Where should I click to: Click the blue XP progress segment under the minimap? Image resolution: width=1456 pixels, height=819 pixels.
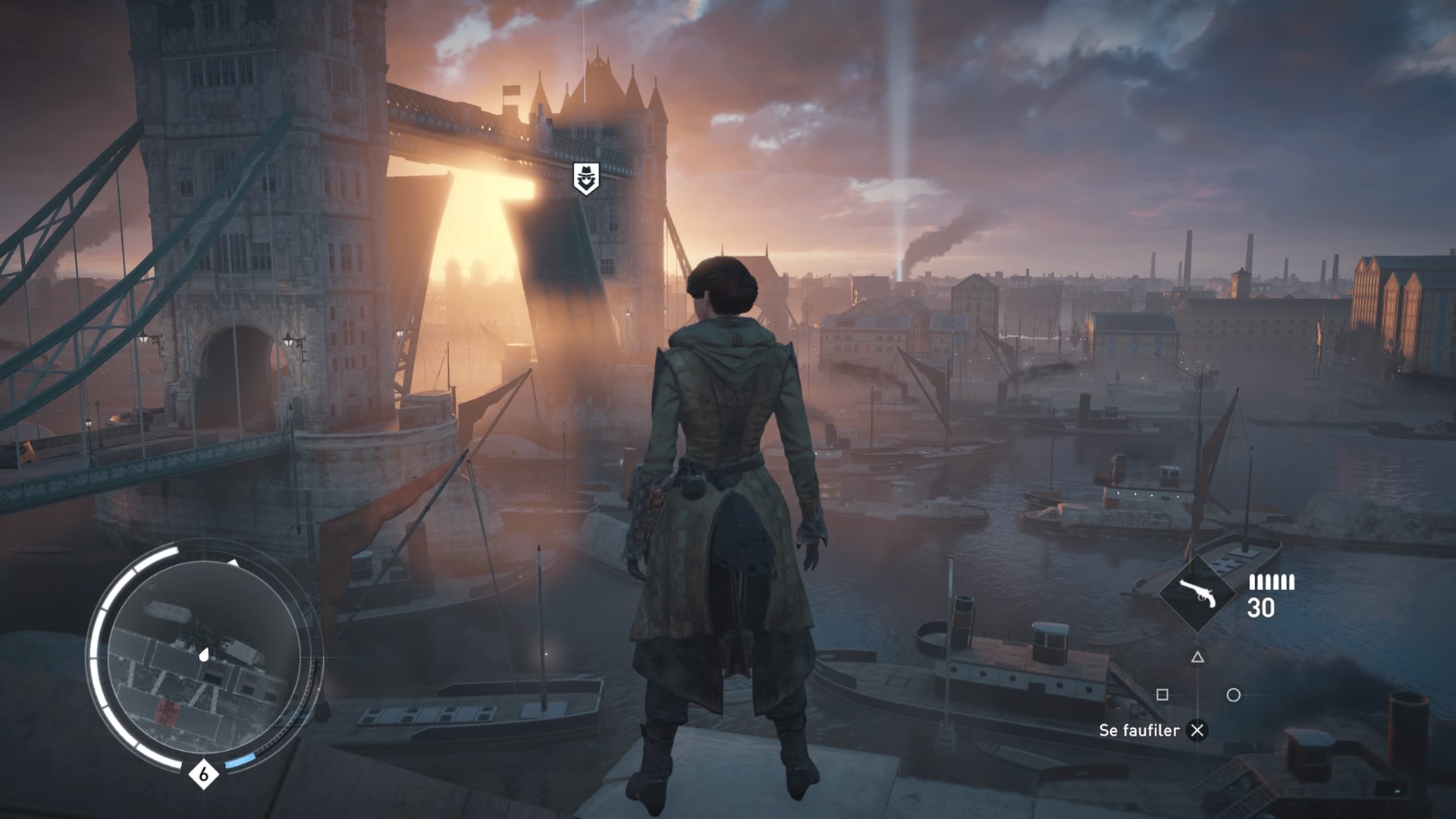(240, 761)
